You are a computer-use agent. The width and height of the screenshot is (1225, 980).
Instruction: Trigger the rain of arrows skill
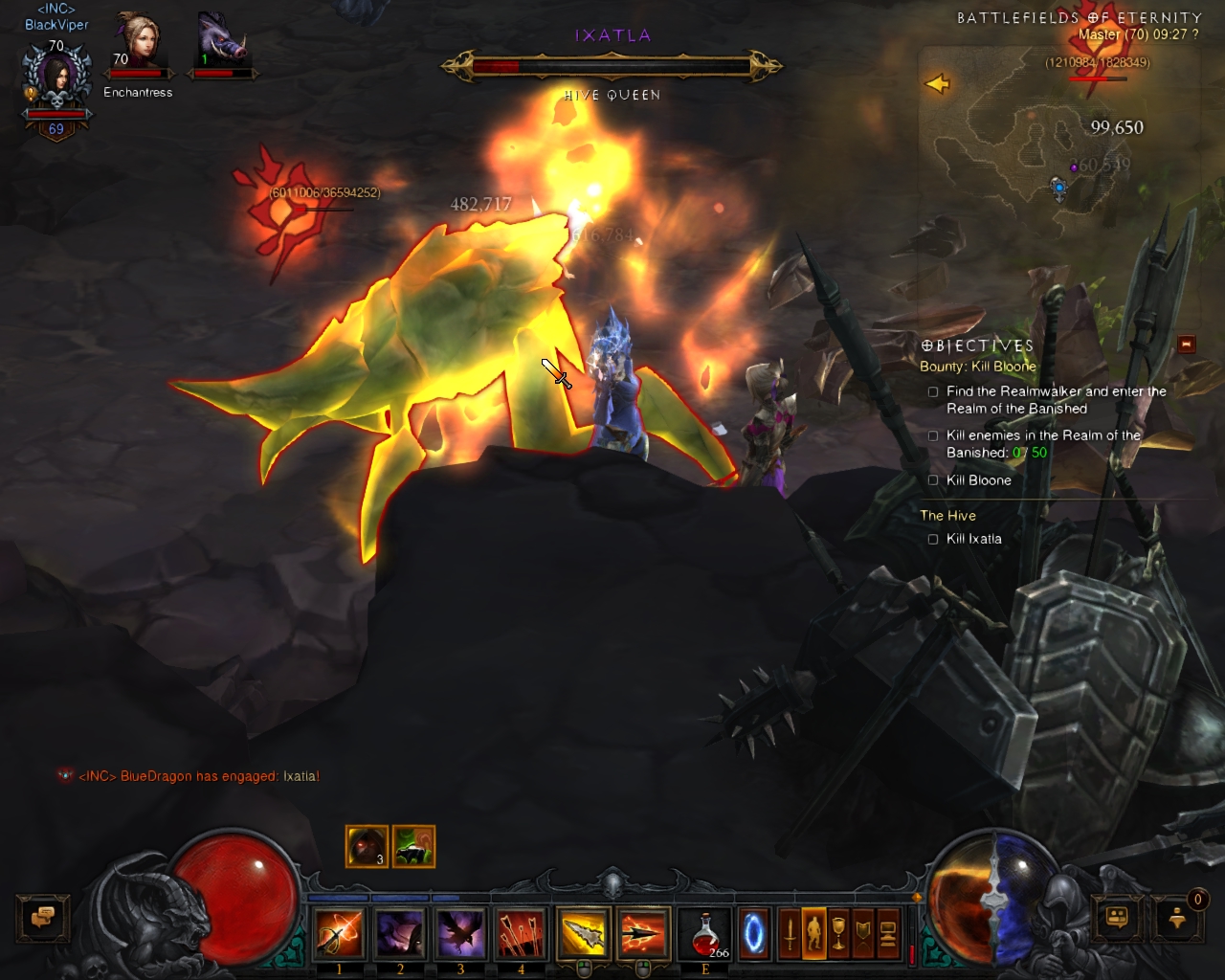[521, 934]
